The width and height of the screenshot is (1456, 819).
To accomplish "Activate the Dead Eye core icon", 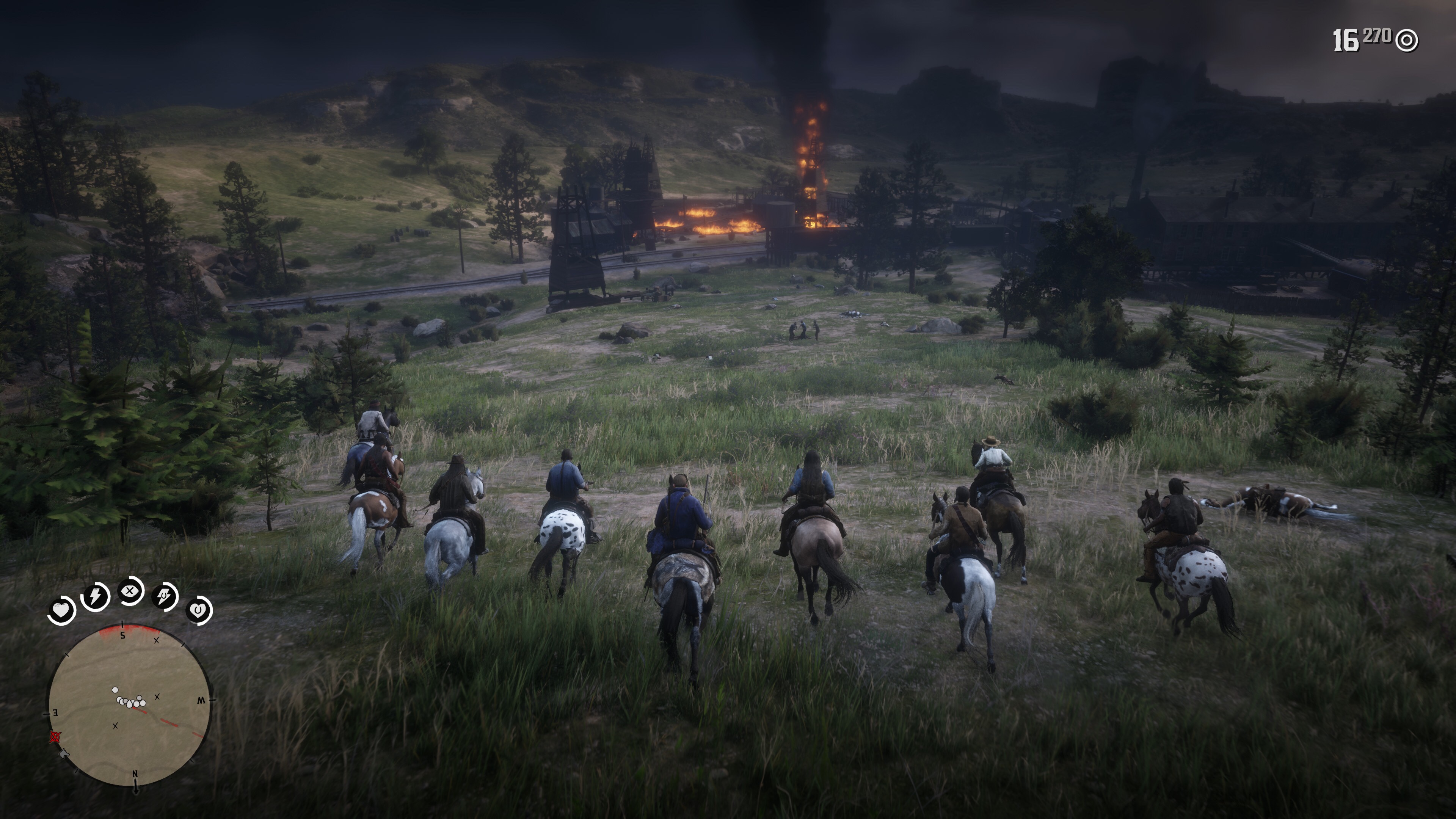I will click(x=130, y=591).
